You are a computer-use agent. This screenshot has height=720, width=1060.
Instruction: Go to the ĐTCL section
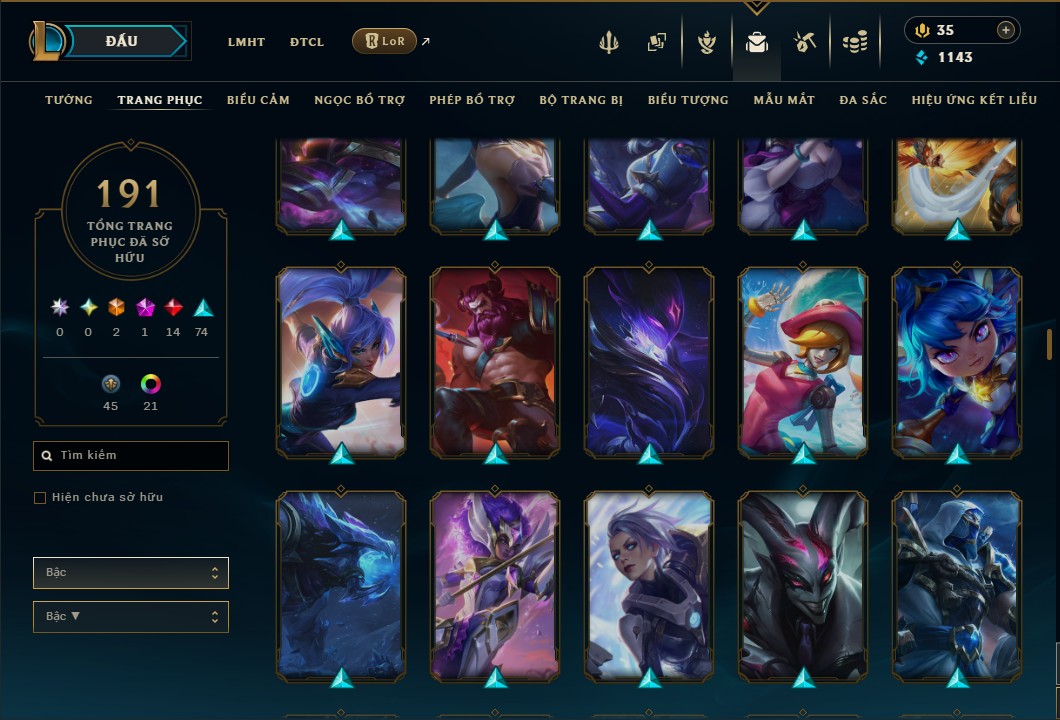tap(307, 42)
